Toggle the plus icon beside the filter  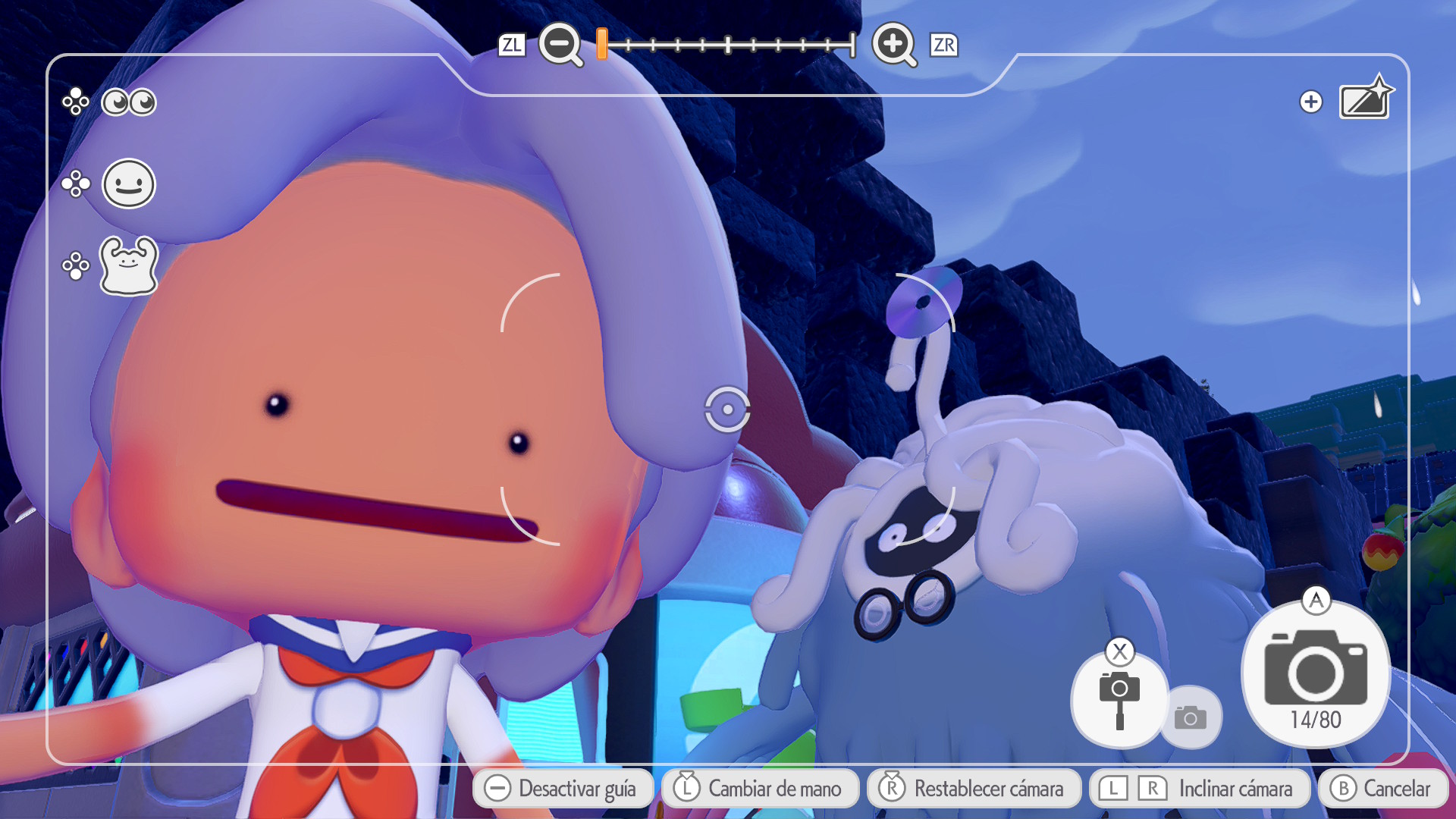click(x=1310, y=101)
